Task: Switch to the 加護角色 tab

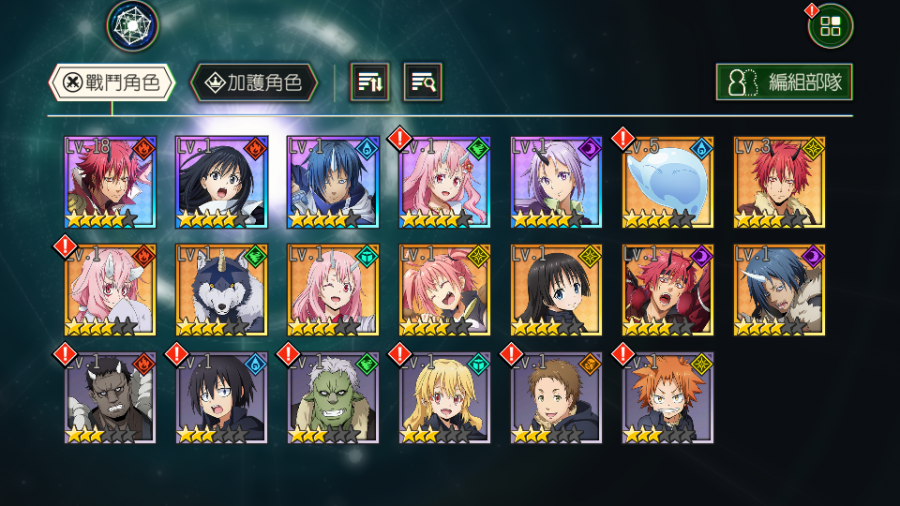Action: [x=254, y=83]
